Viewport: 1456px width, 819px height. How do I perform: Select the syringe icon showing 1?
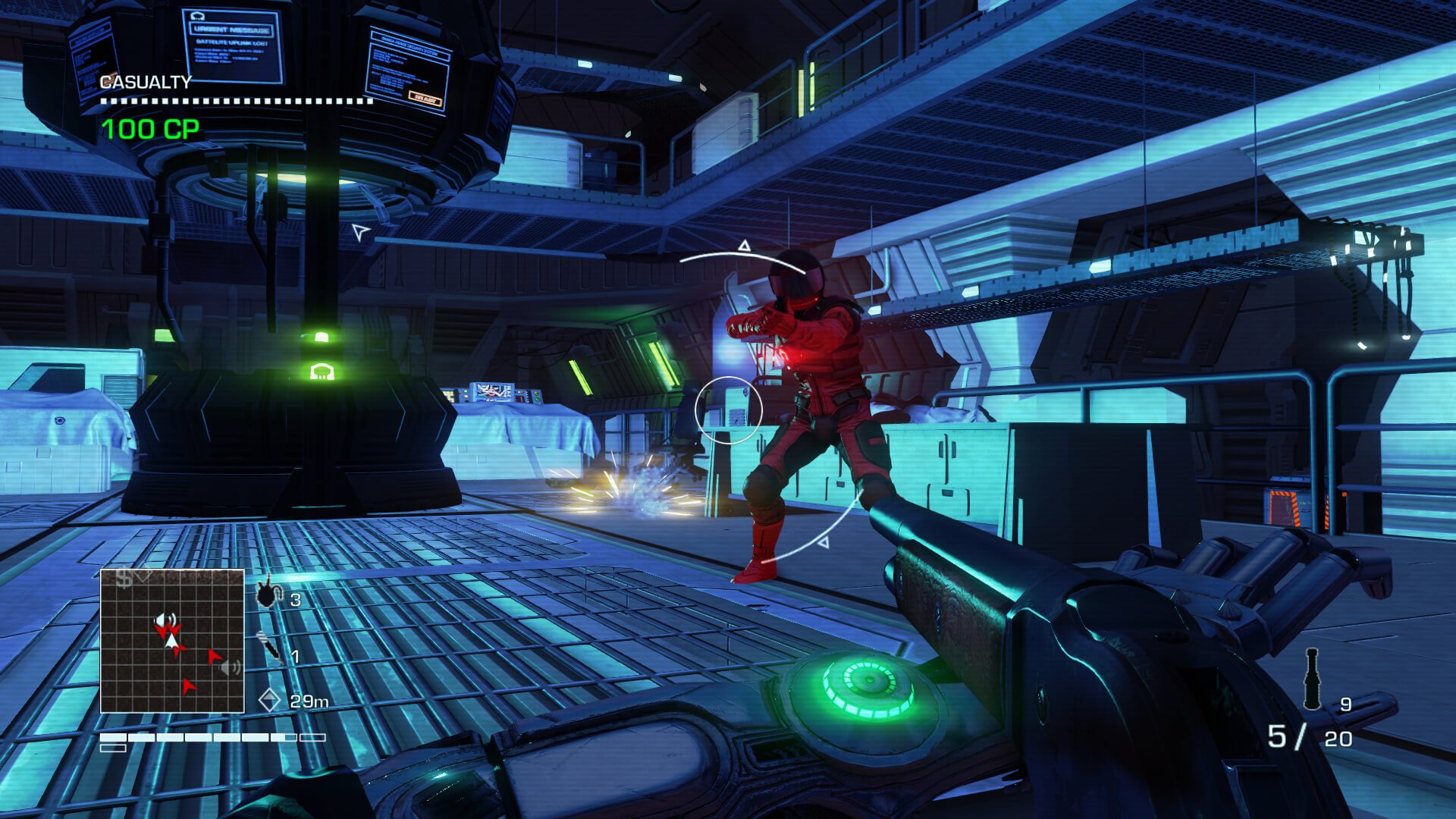click(x=268, y=647)
